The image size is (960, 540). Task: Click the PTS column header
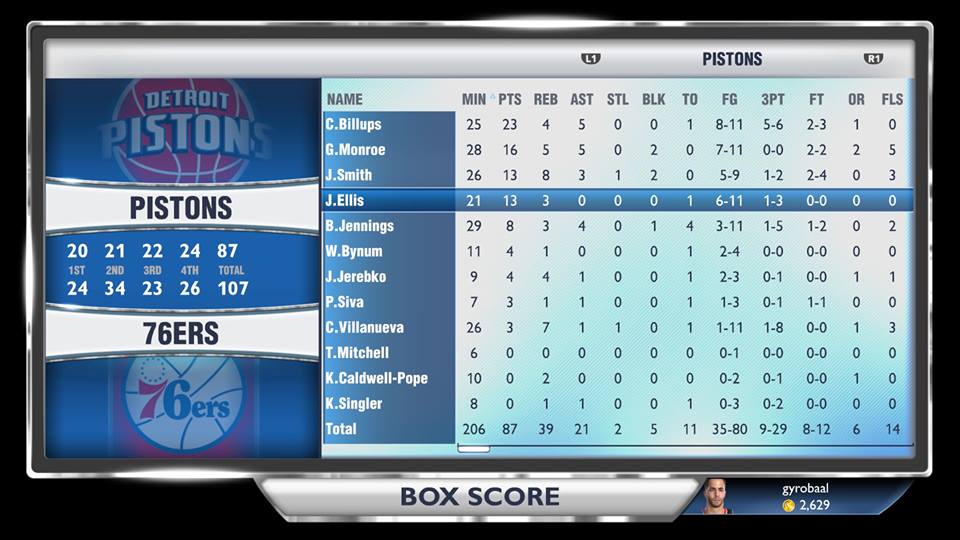510,99
